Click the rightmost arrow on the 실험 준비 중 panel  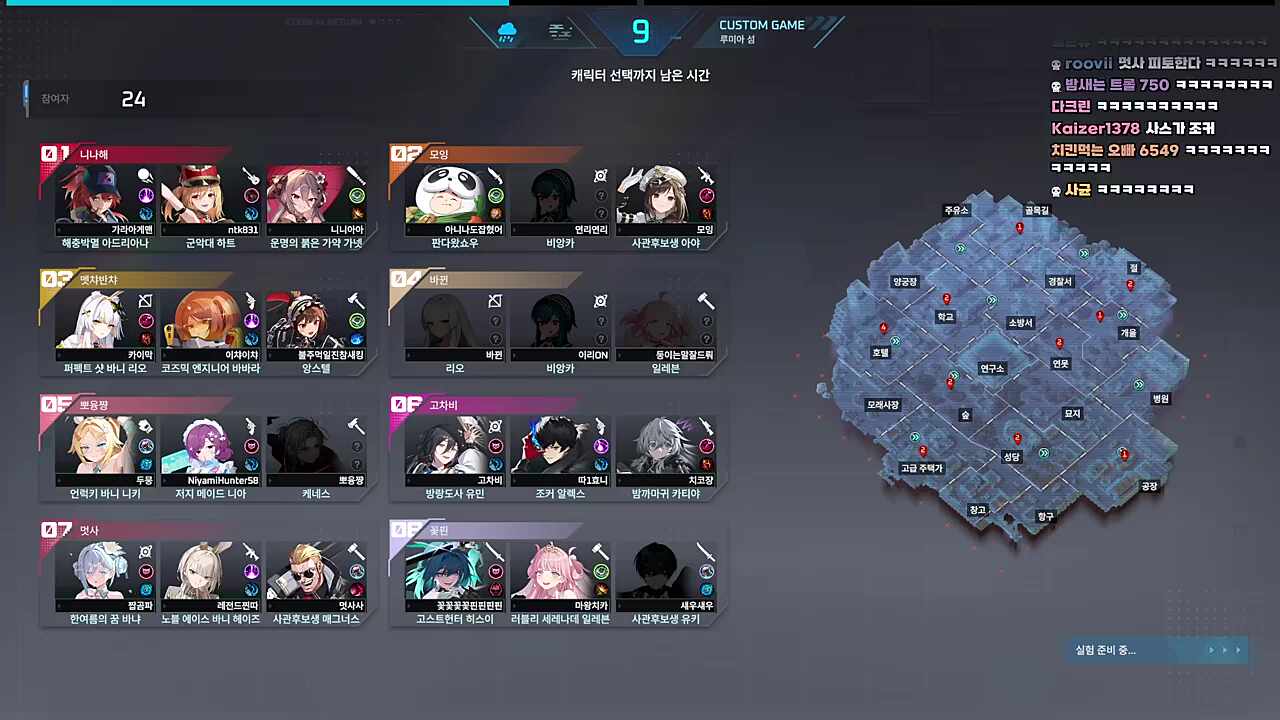coord(1238,650)
